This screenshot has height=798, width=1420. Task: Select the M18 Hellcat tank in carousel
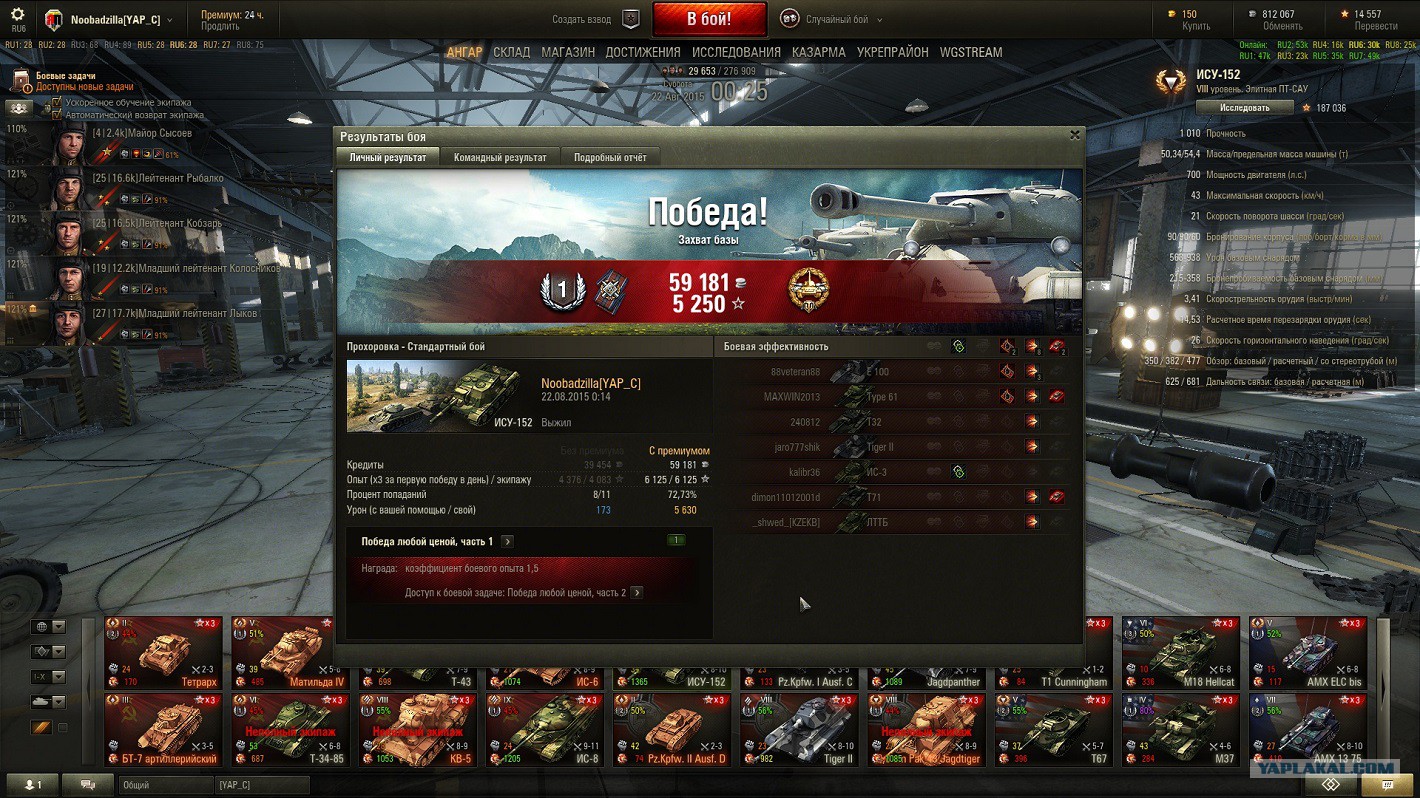[1180, 652]
